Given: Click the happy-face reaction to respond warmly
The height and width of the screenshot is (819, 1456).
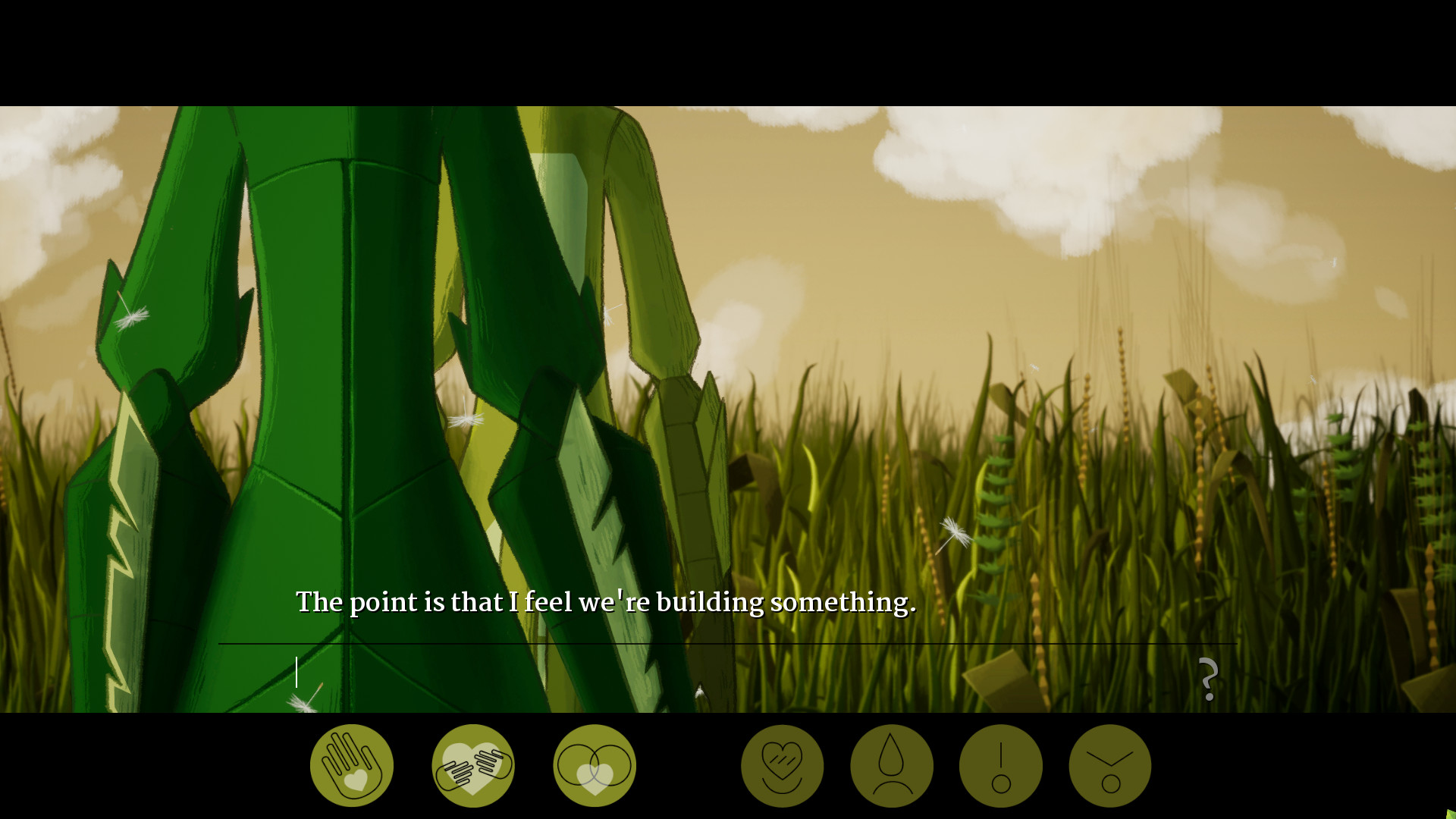Looking at the screenshot, I should click(x=783, y=764).
